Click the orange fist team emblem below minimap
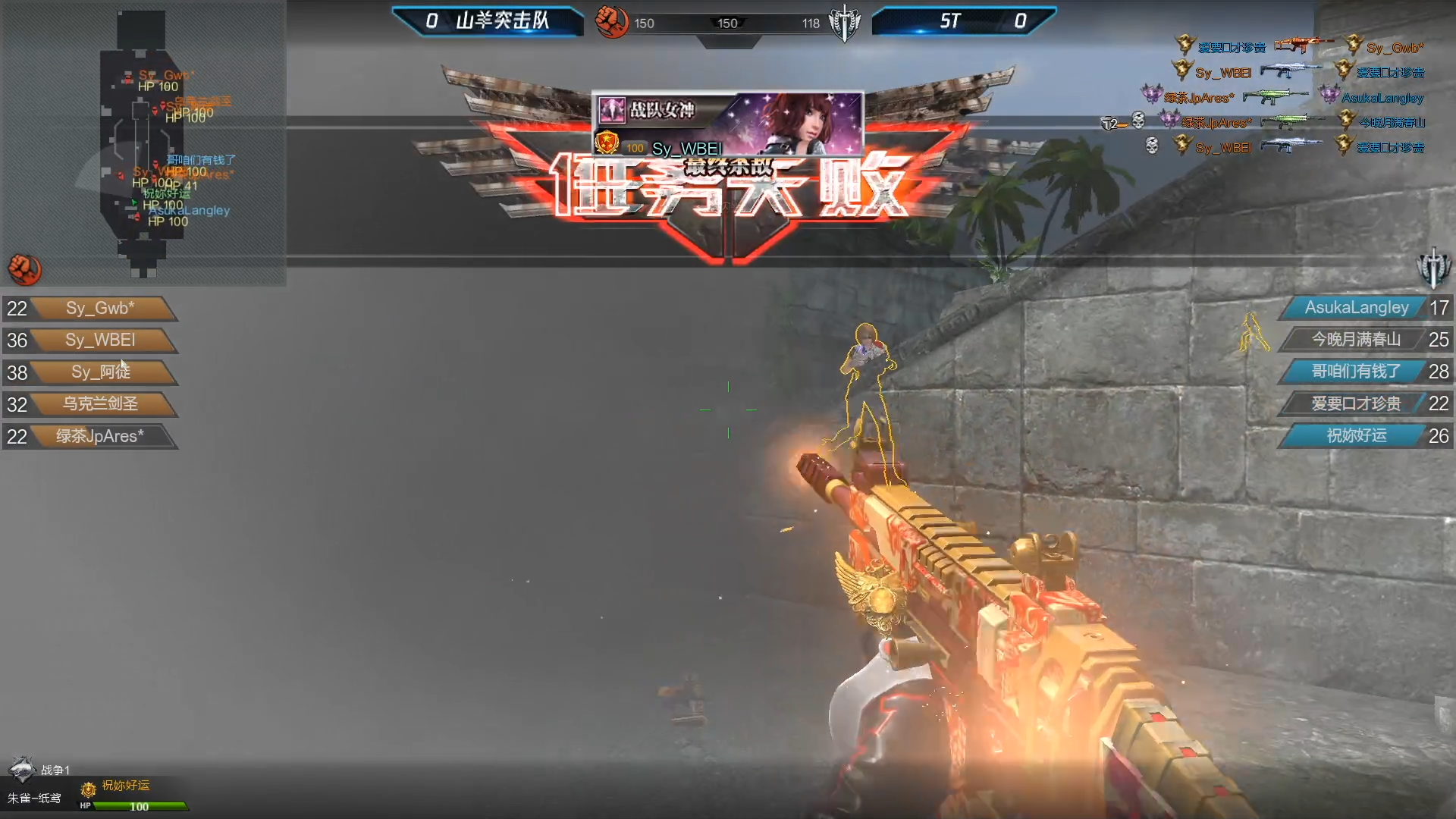This screenshot has height=819, width=1456. click(x=24, y=269)
